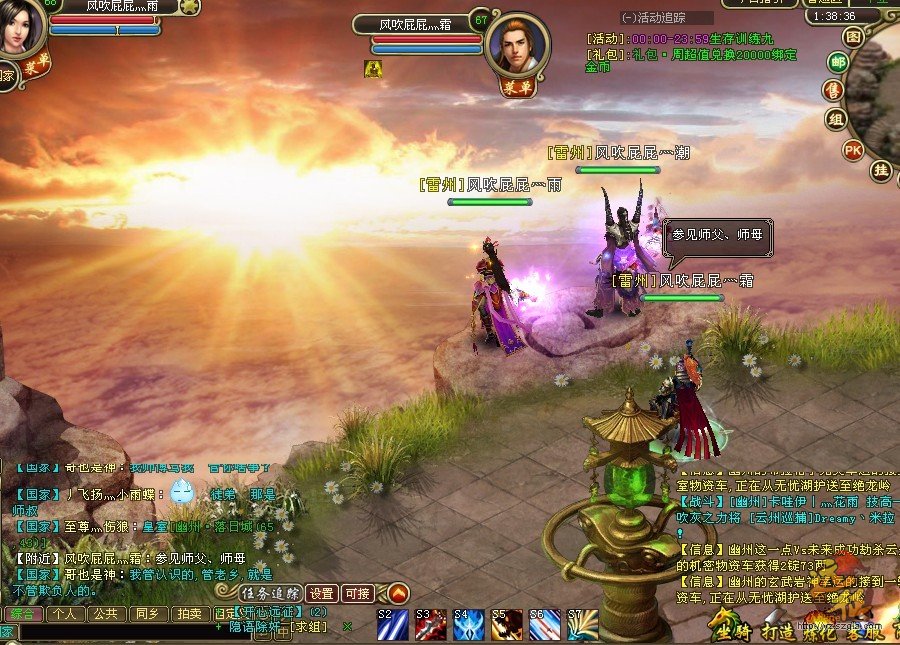Open the 图 map button

pos(852,36)
